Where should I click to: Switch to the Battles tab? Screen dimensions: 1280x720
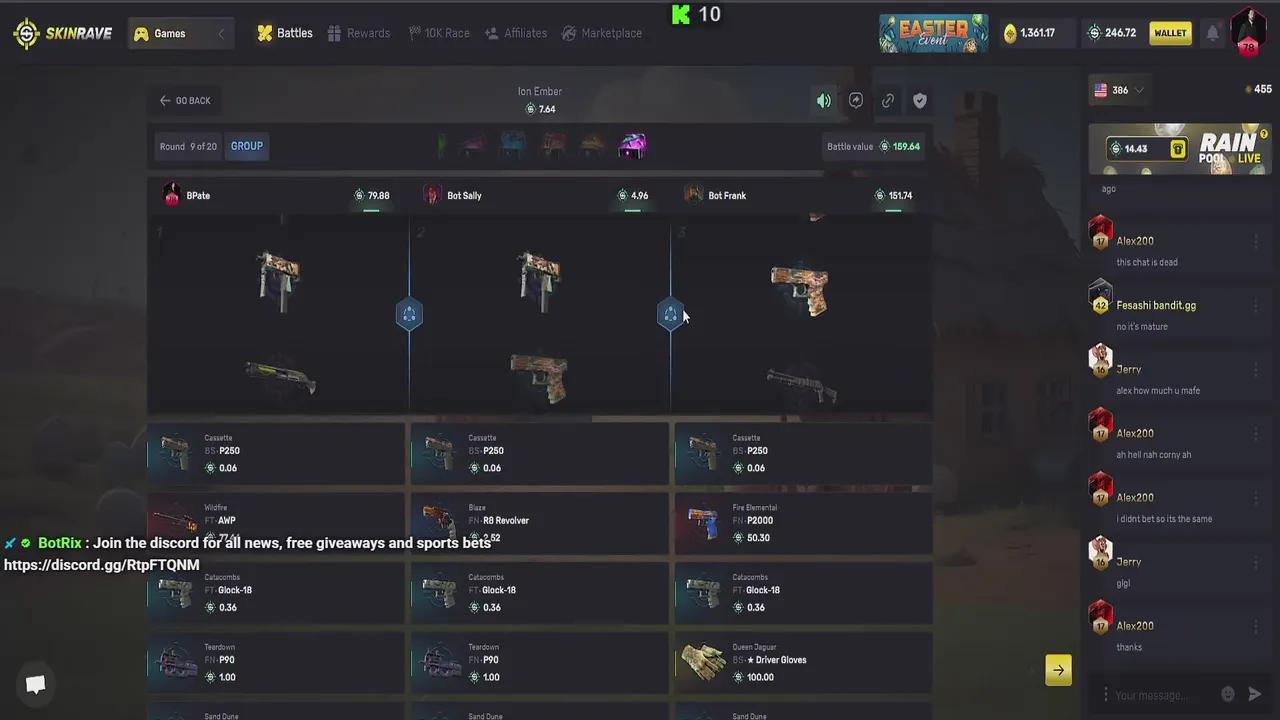(285, 33)
